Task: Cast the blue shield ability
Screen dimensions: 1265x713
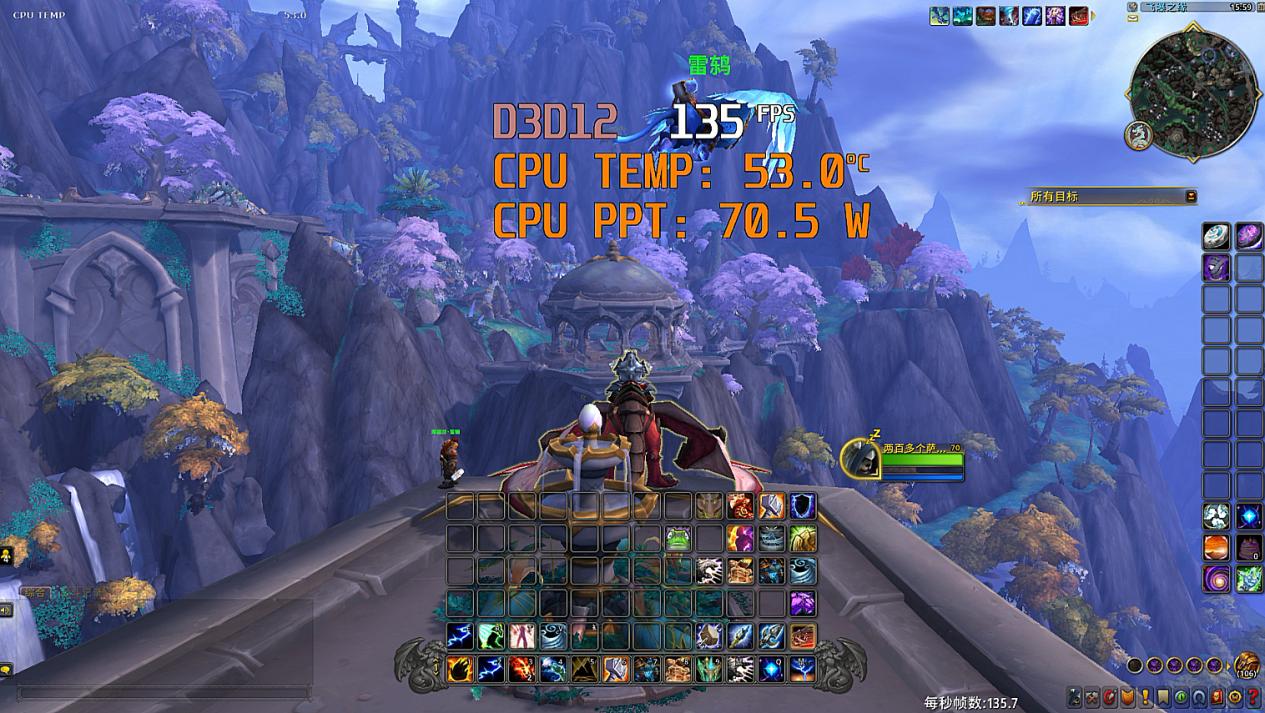Action: 803,506
